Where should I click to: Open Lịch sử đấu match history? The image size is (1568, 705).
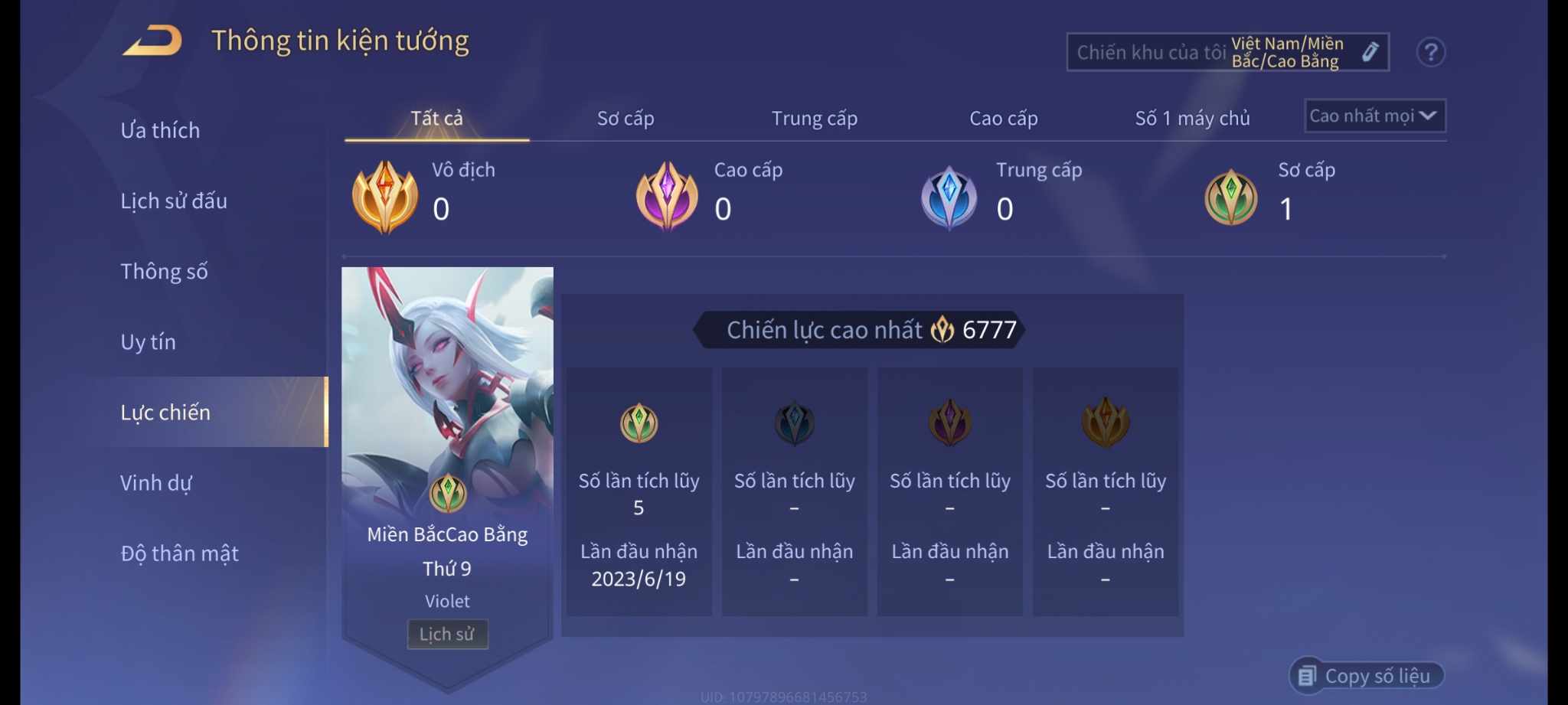[174, 201]
